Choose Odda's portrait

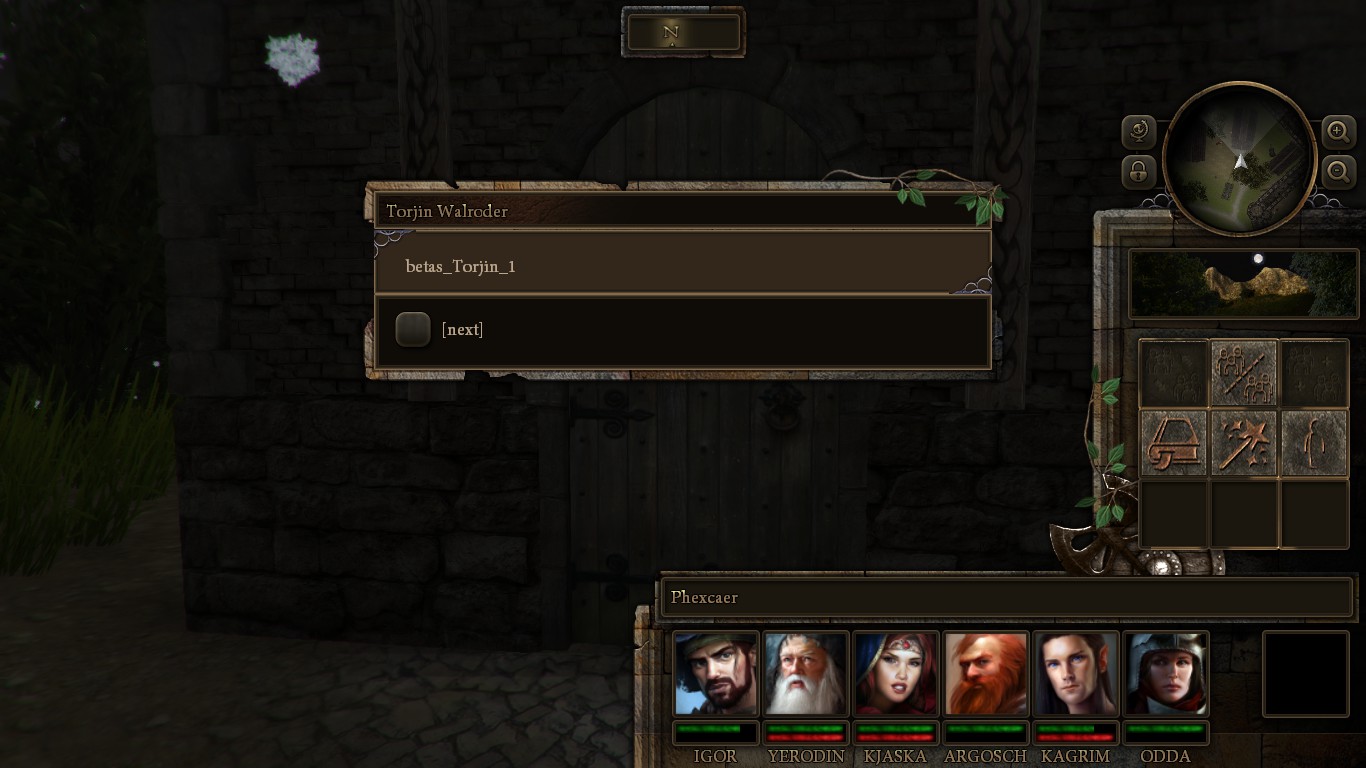coord(1165,673)
